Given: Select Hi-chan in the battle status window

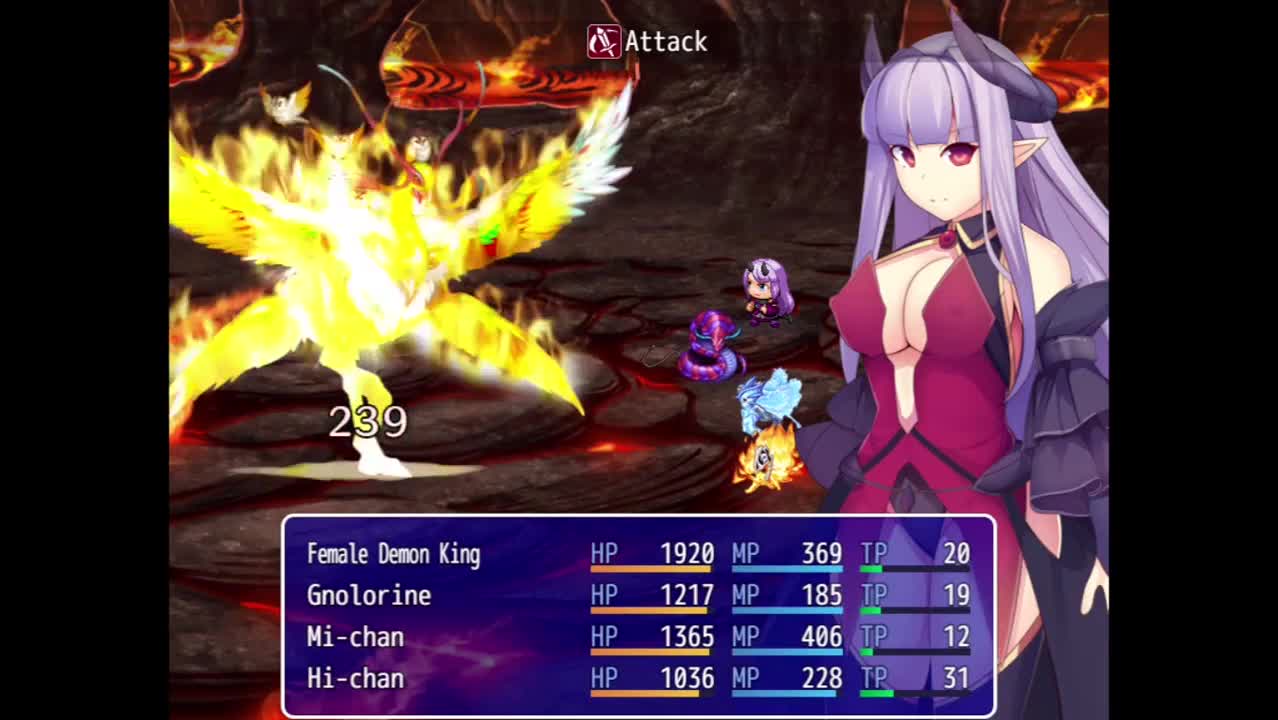Looking at the screenshot, I should click(x=355, y=679).
